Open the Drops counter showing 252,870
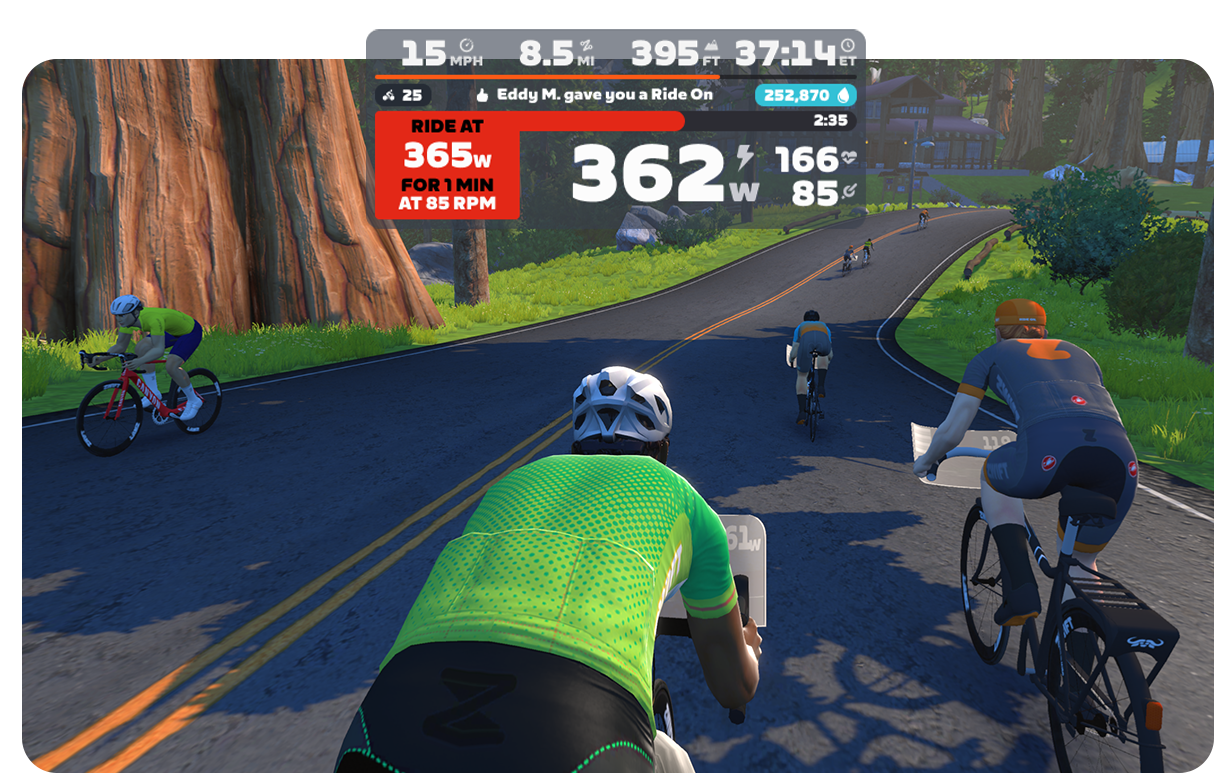The width and height of the screenshot is (1232, 778). 805,95
